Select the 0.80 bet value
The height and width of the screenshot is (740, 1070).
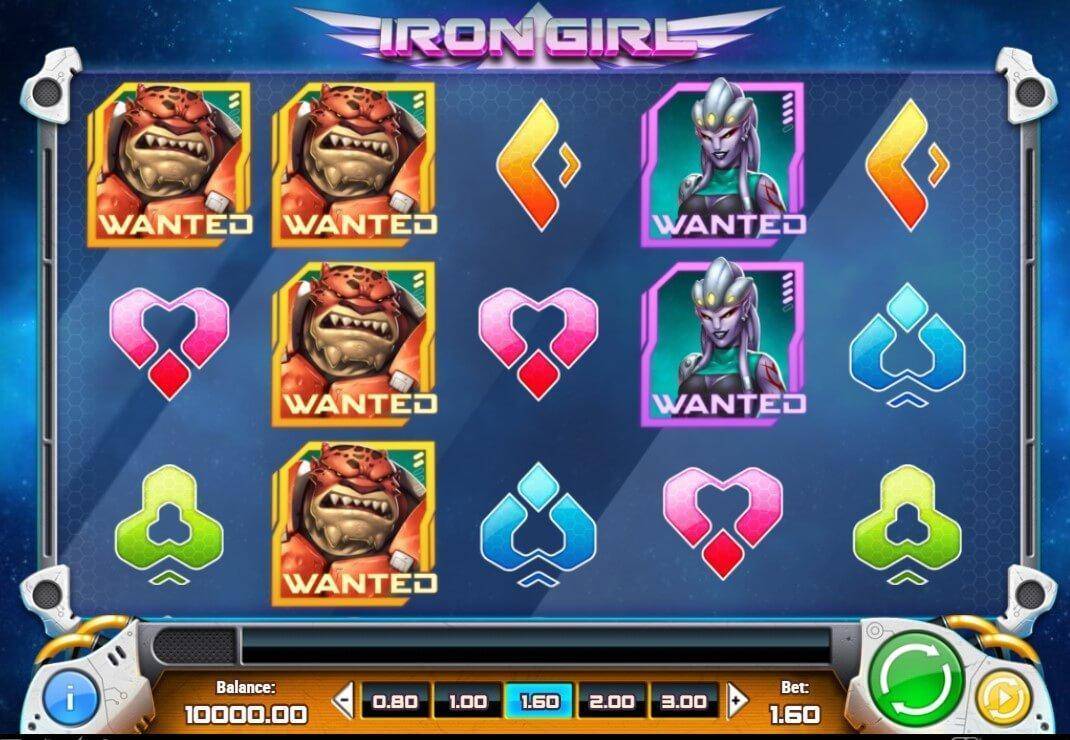394,701
